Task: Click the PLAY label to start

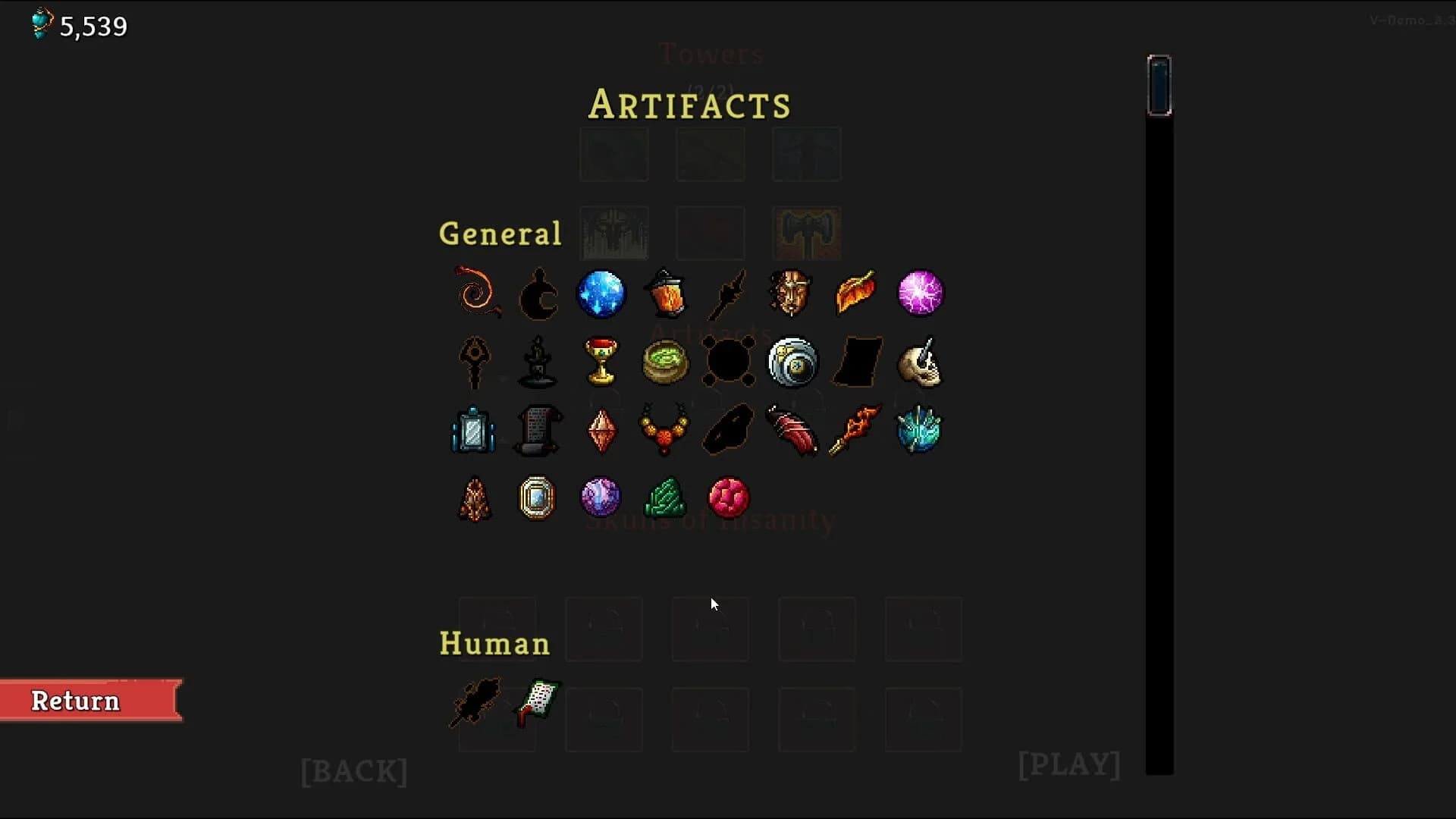Action: pyautogui.click(x=1068, y=764)
